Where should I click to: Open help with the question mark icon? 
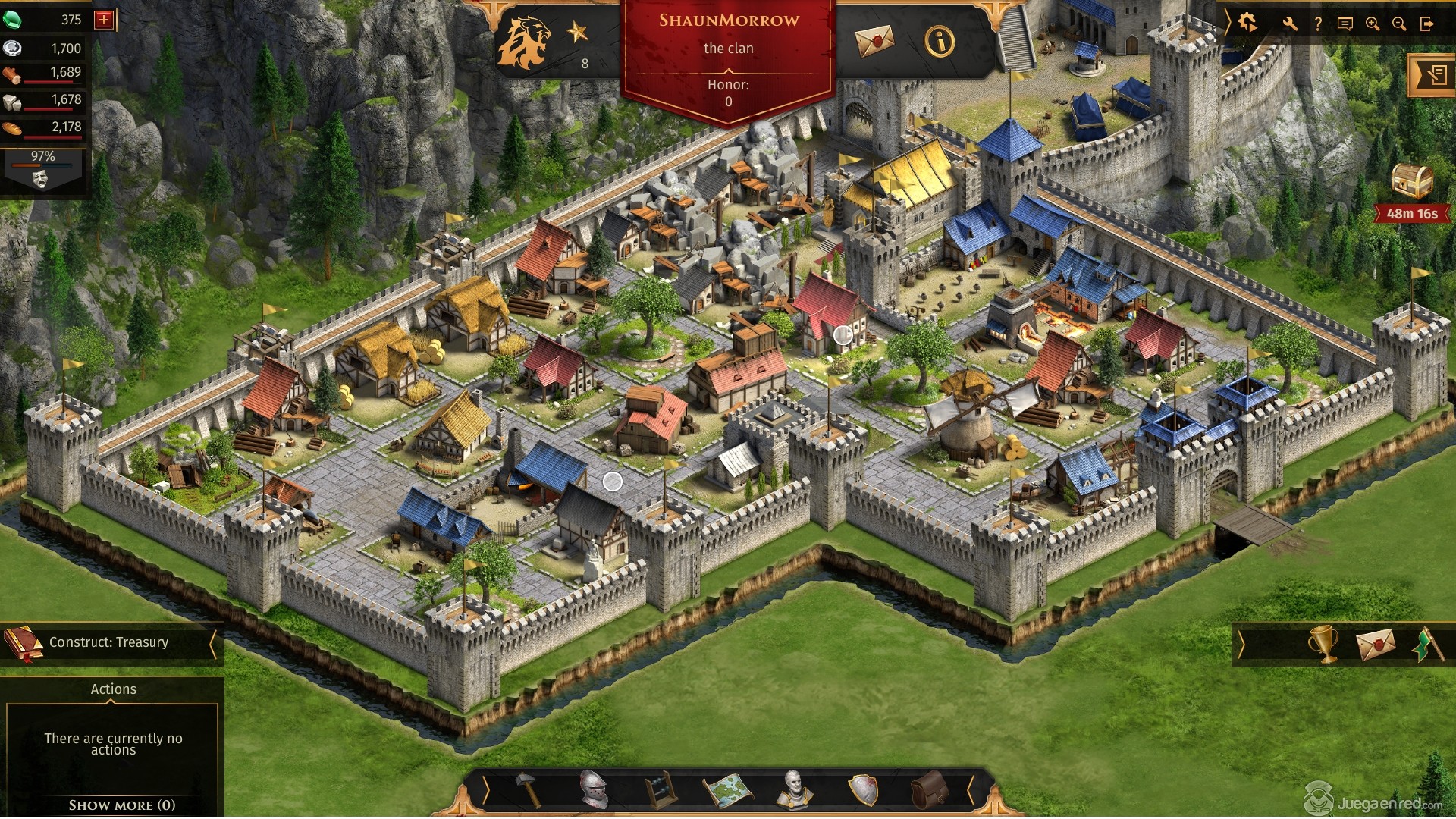coord(1318,24)
